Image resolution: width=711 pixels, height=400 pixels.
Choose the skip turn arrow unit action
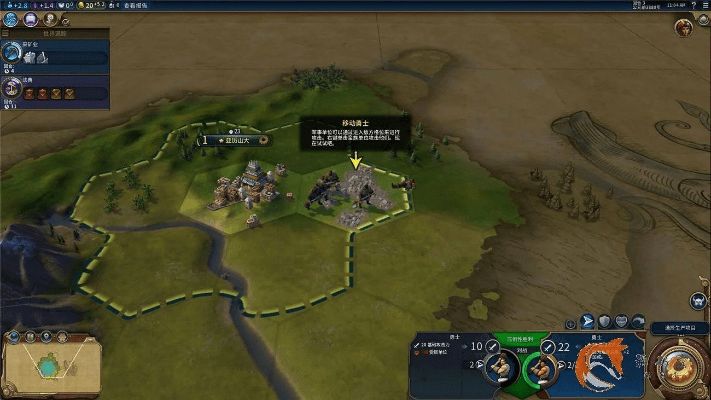(x=639, y=322)
